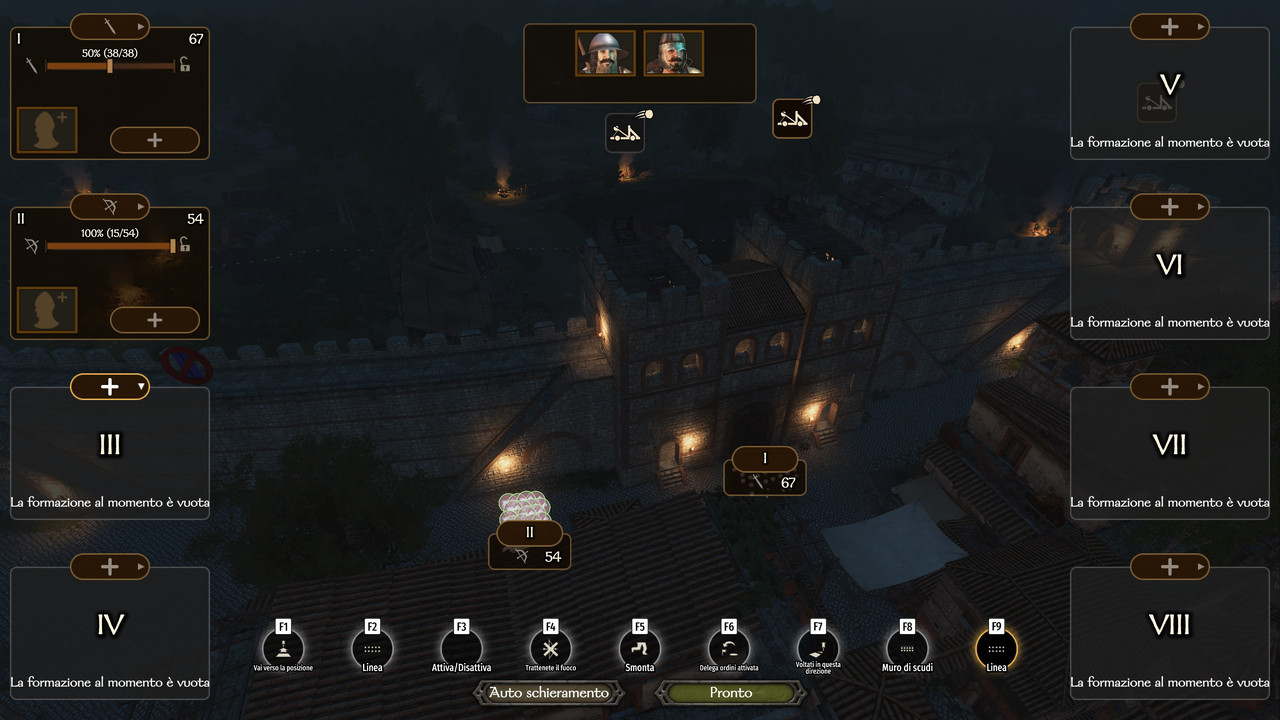The image size is (1280, 720).
Task: Select F7 Voltati in questa direzione
Action: point(818,648)
